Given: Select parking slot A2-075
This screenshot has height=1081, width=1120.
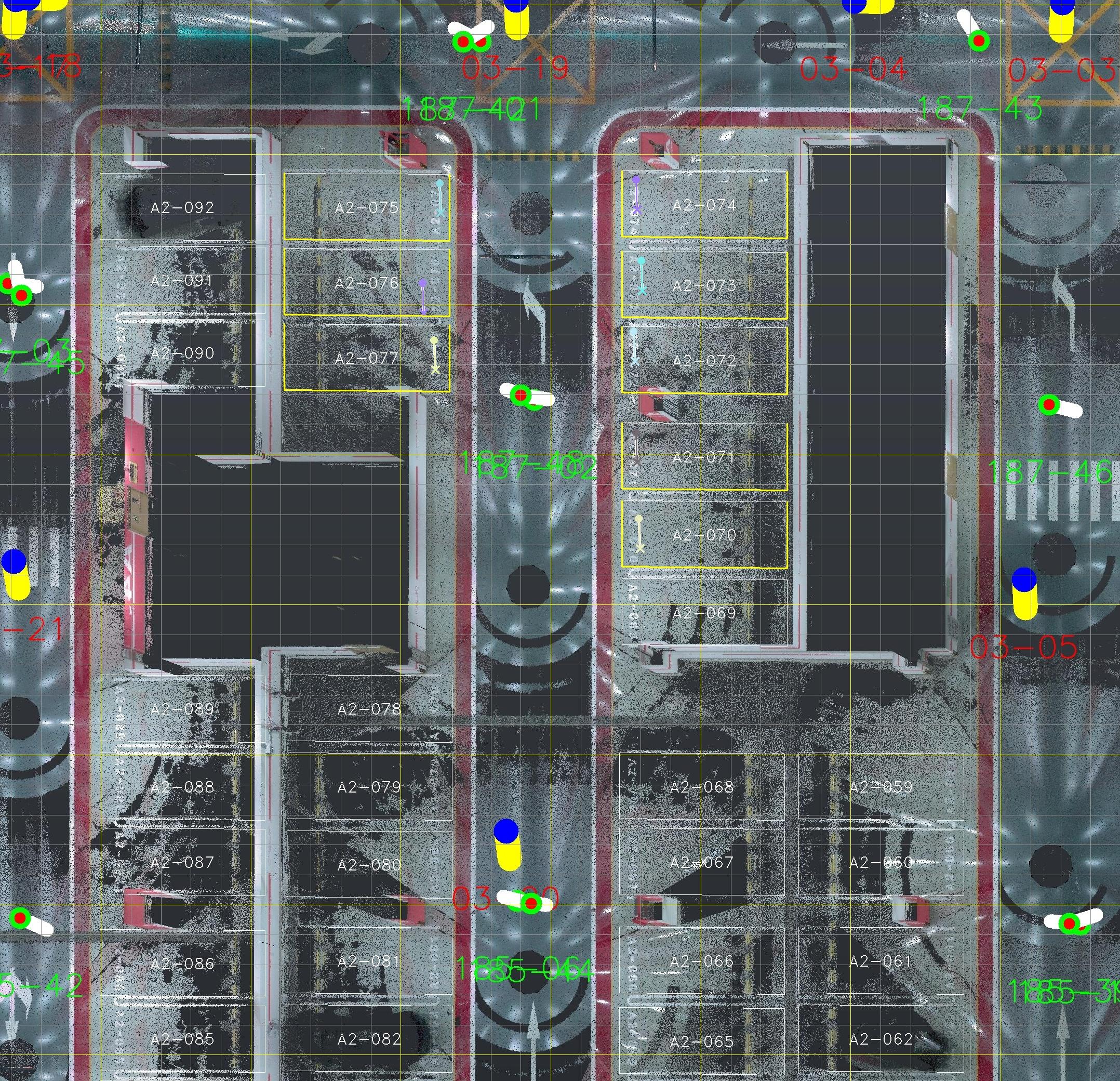Looking at the screenshot, I should pyautogui.click(x=366, y=207).
